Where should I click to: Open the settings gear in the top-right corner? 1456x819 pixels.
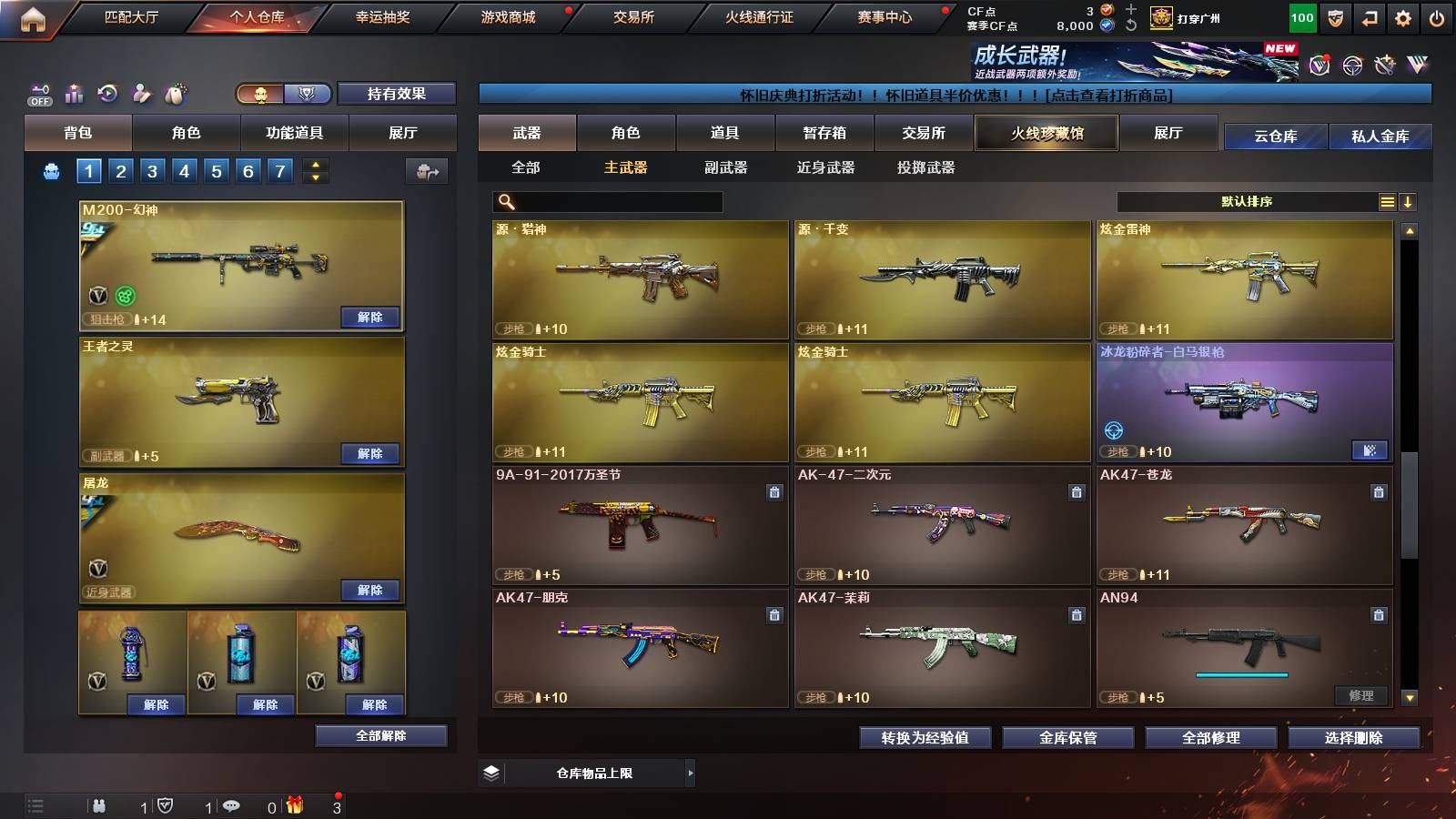[x=1402, y=18]
